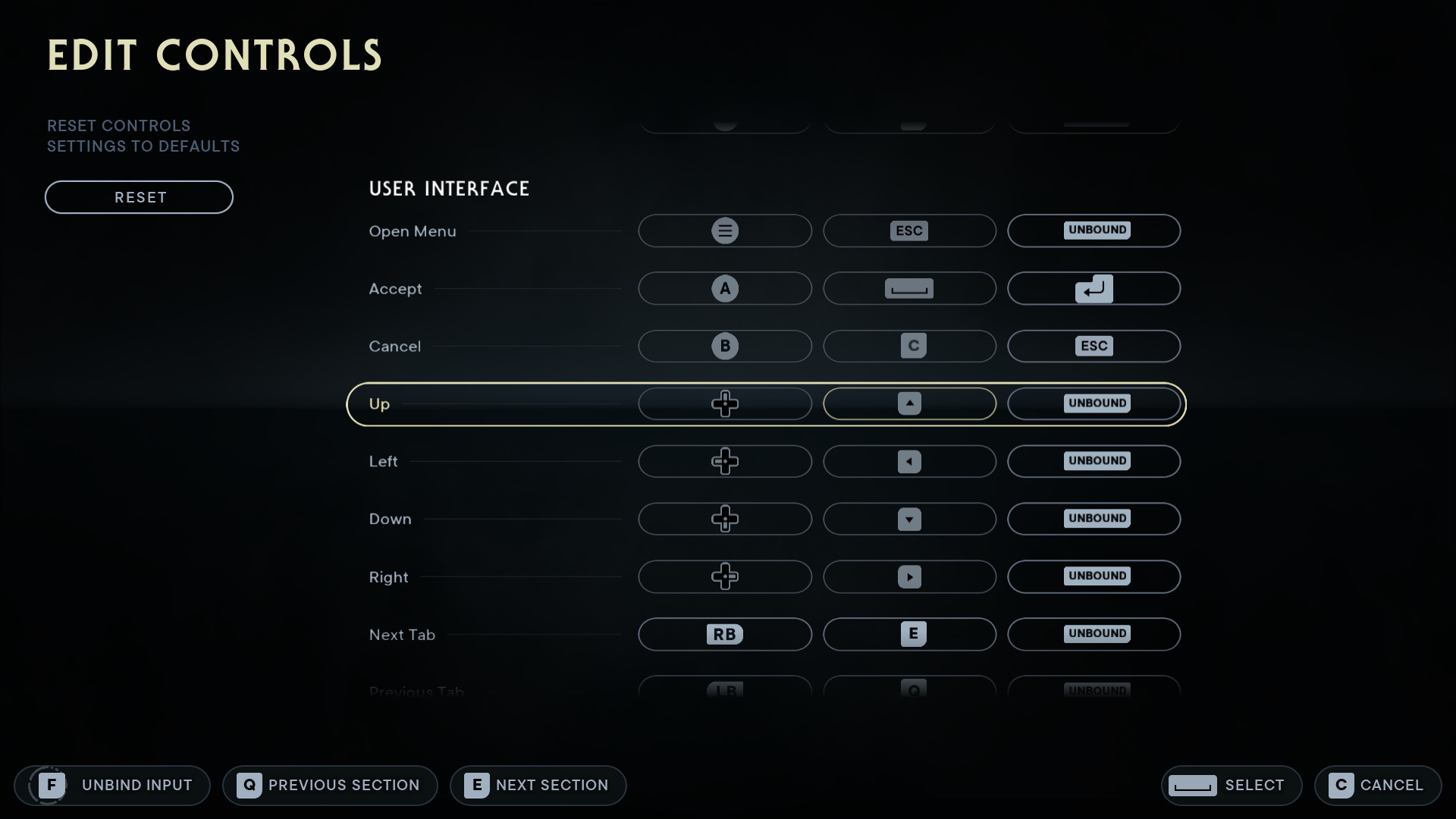Screen dimensions: 1456x819
Task: Assign the Up unbound alternate slot
Action: click(x=1094, y=403)
